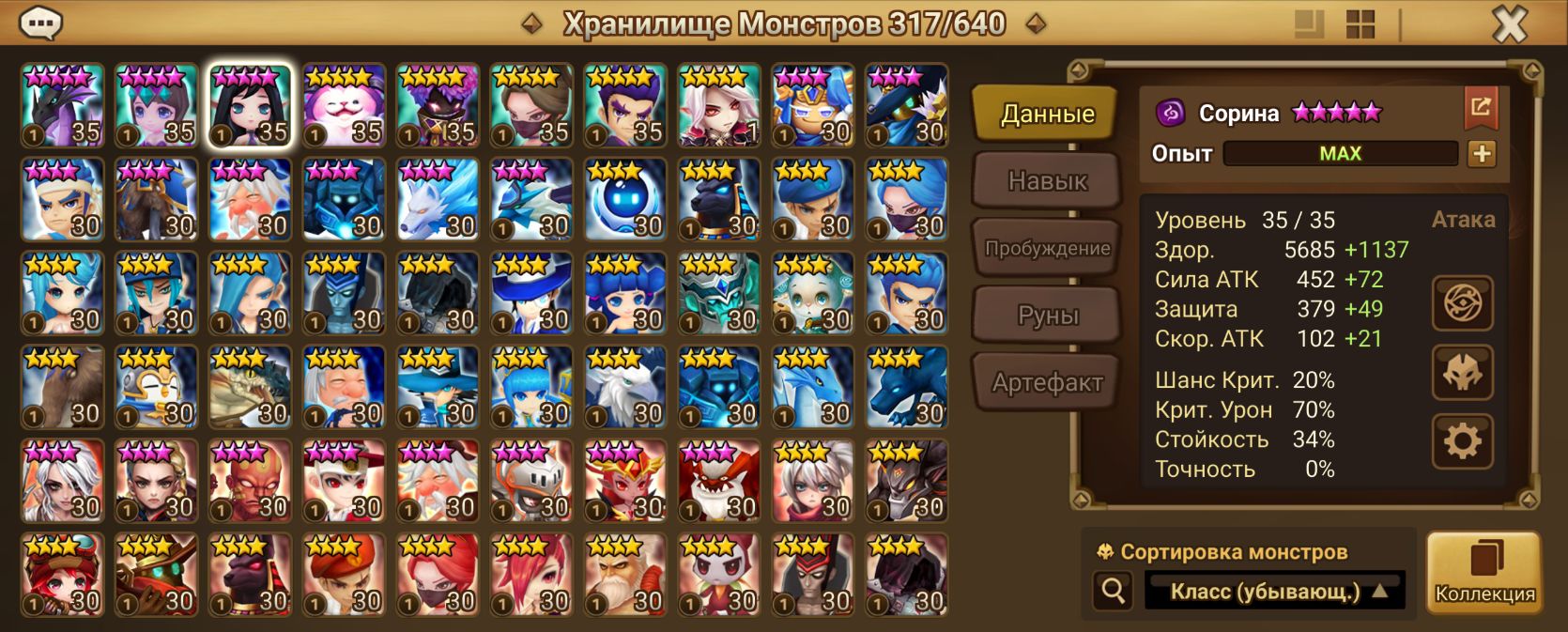Image resolution: width=1568 pixels, height=632 pixels.
Task: Switch to the four-square grid view
Action: 1360,24
